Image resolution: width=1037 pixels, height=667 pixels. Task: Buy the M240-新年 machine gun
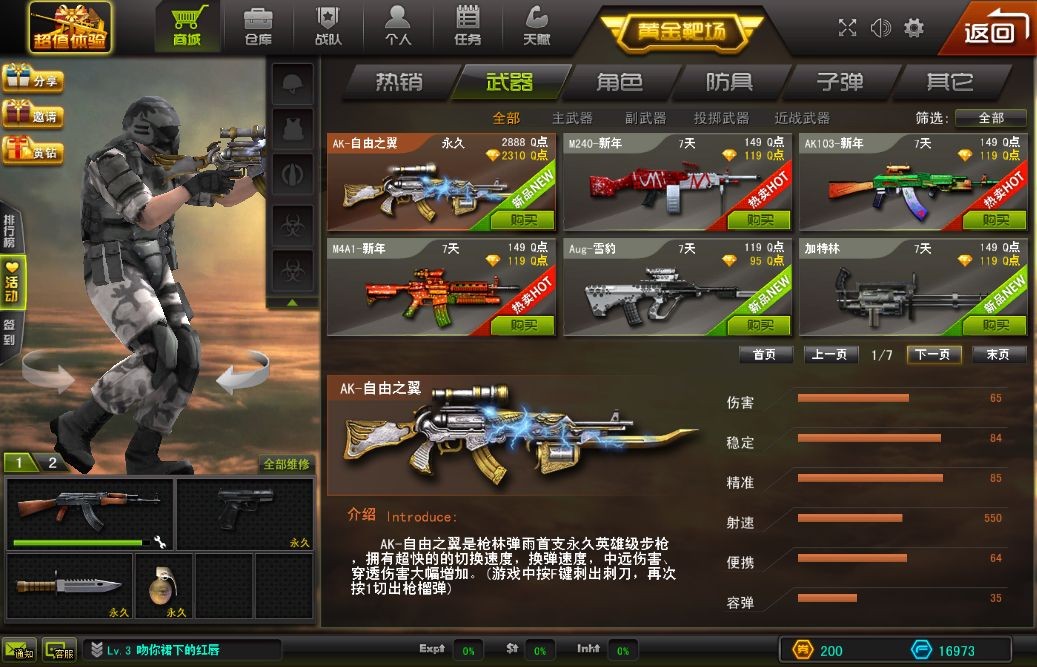pos(760,220)
